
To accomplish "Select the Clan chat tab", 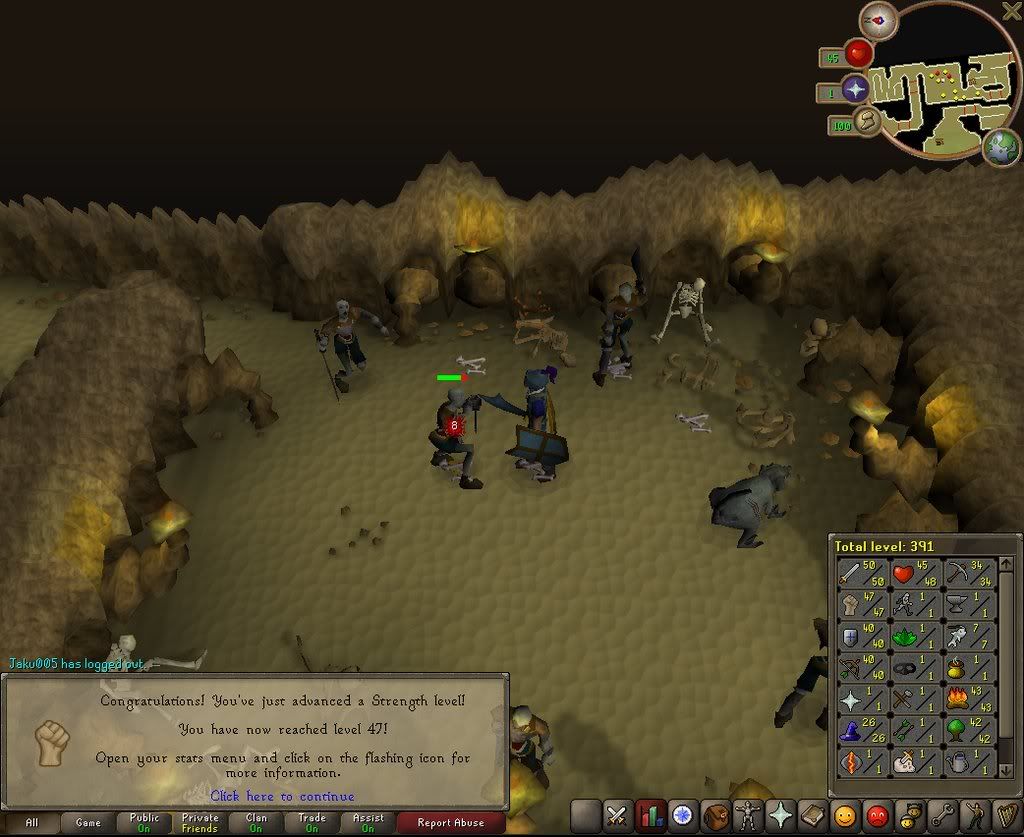I will pos(256,823).
